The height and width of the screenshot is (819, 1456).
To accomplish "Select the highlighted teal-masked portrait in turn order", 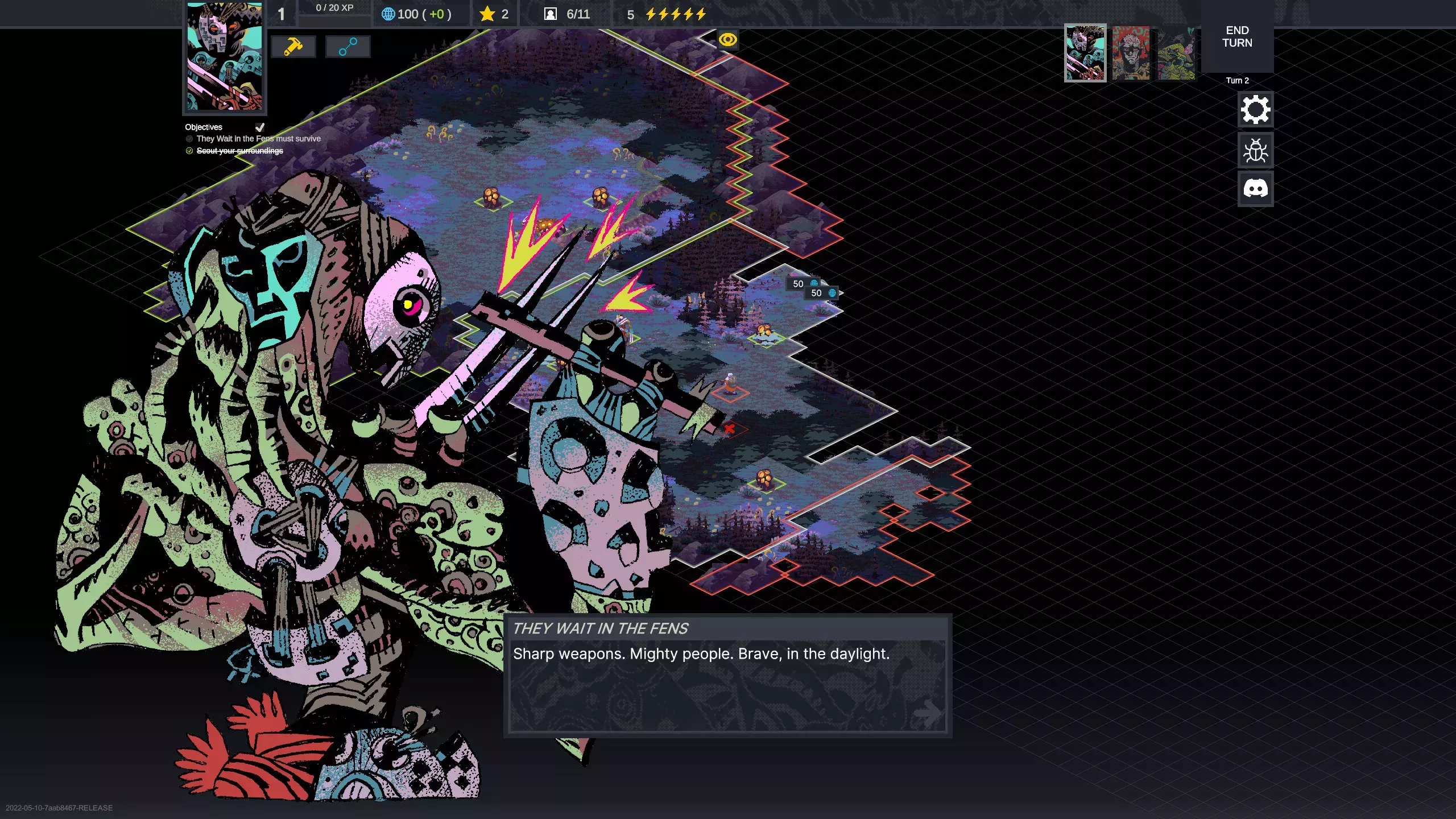I will tap(1085, 53).
